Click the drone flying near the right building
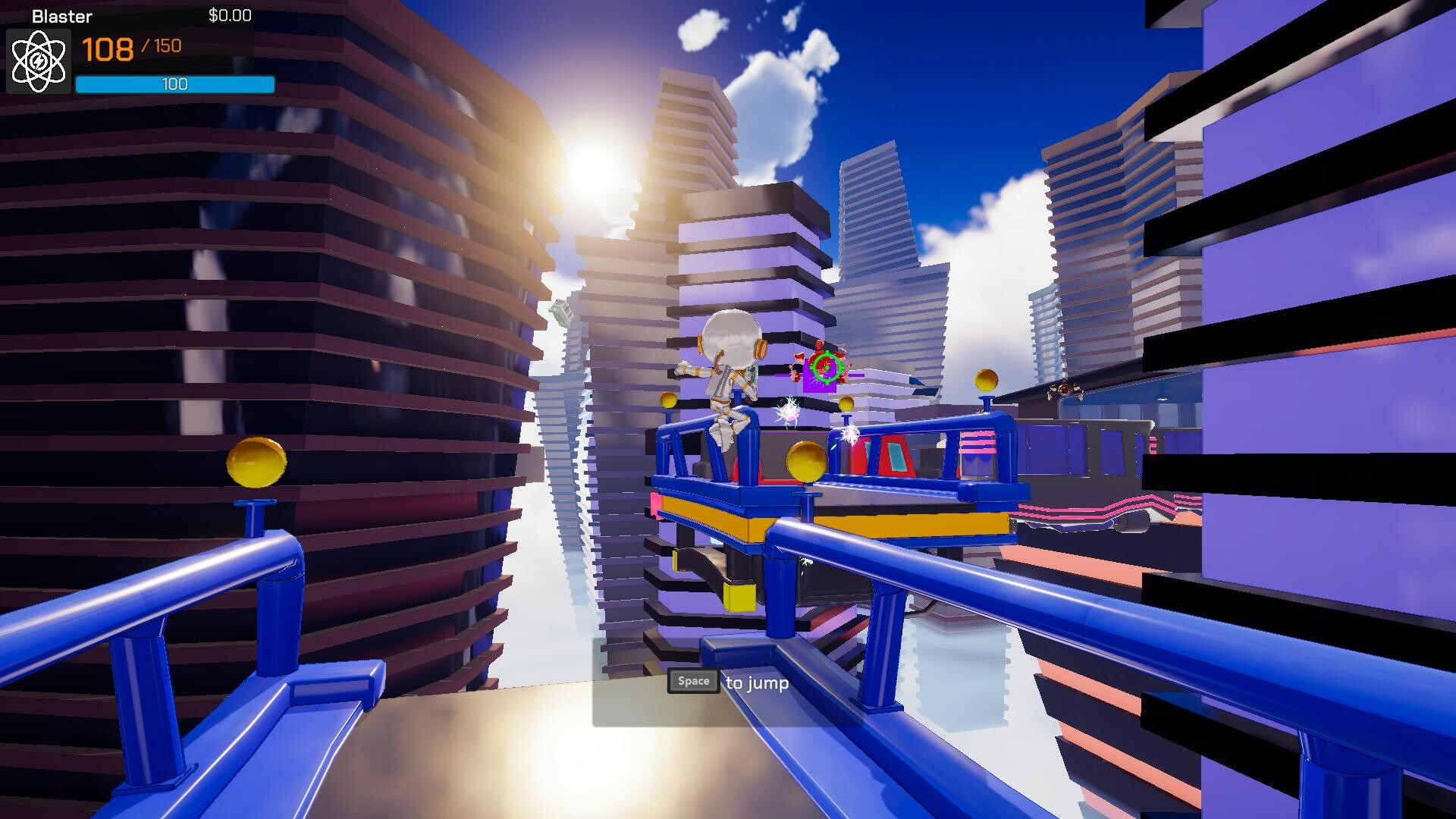Screen dimensions: 1456x819 [1064, 388]
